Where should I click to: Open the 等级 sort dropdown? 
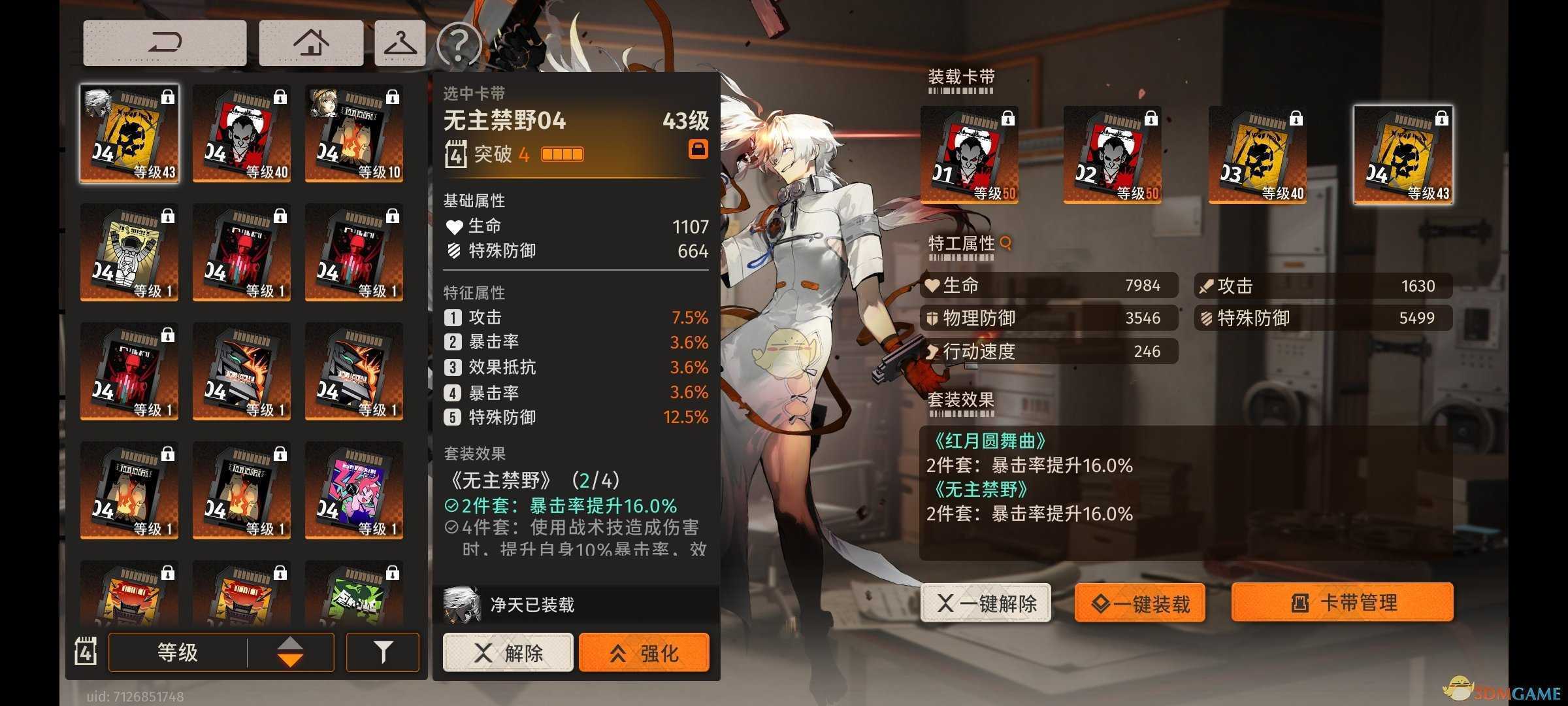pyautogui.click(x=176, y=652)
